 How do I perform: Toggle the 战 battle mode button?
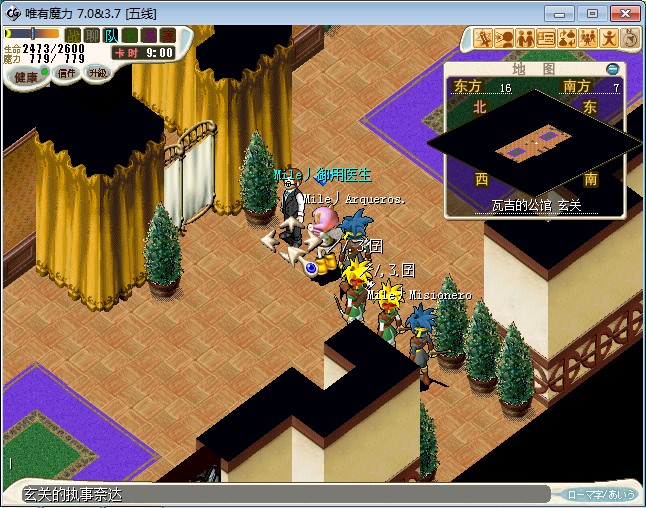tap(73, 35)
